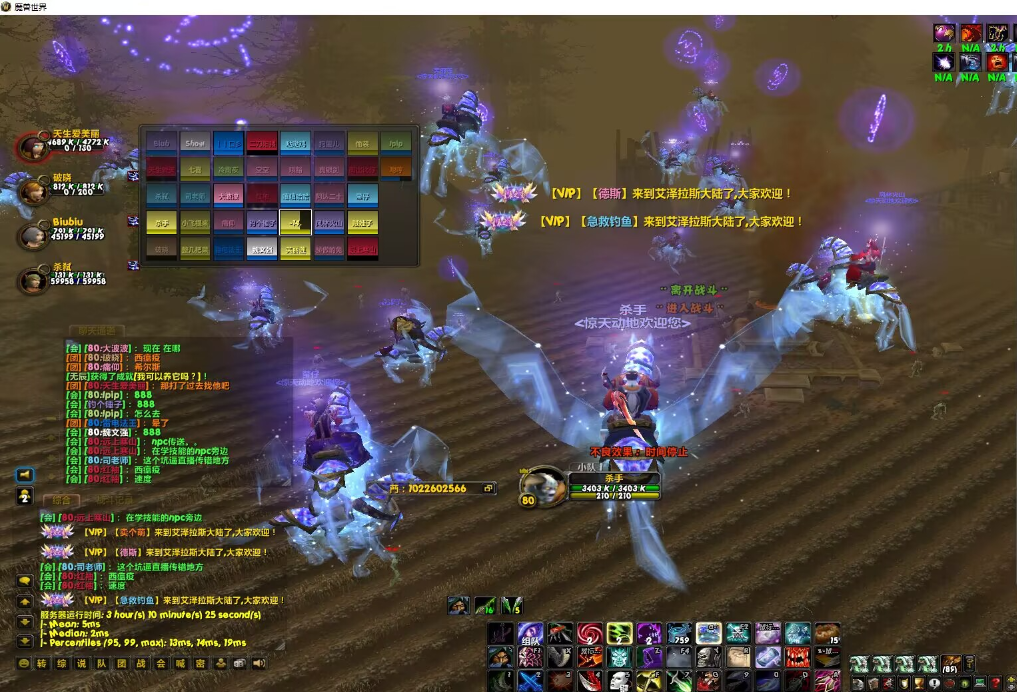This screenshot has height=692, width=1017.
Task: Select the jpip raid frame
Action: click(x=396, y=143)
